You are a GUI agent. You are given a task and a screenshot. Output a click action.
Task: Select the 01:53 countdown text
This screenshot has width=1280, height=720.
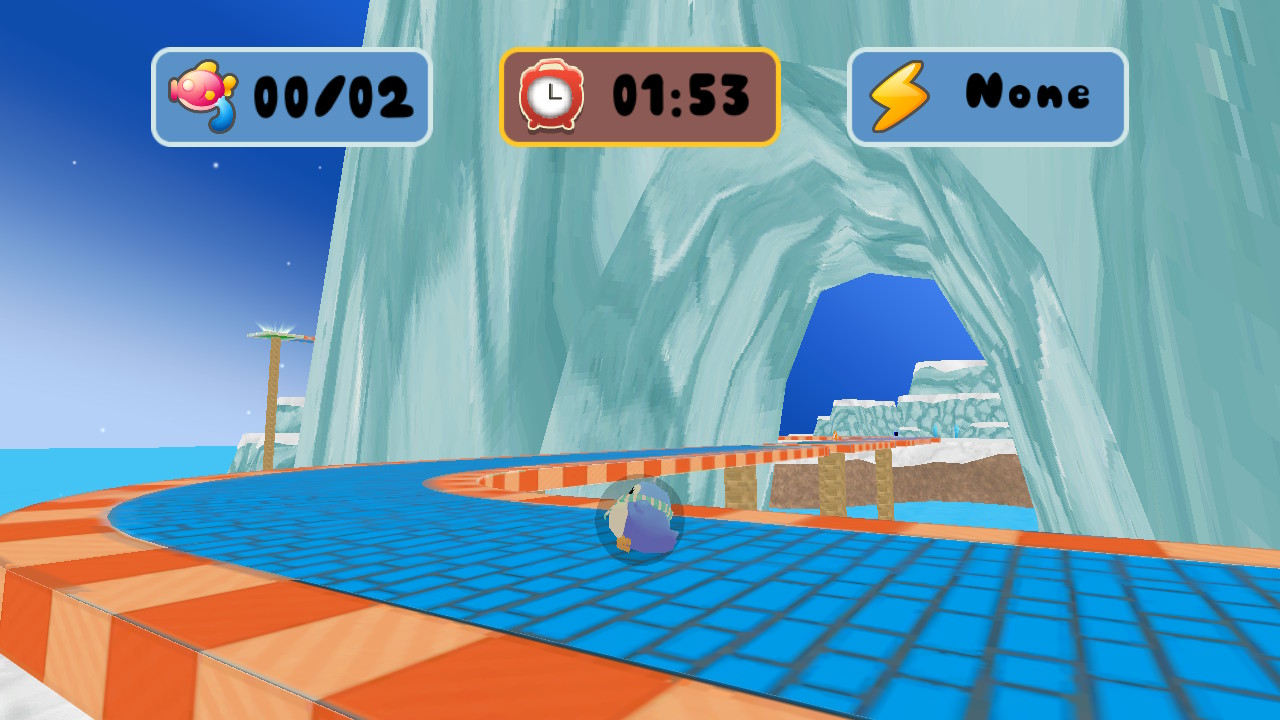pos(681,94)
